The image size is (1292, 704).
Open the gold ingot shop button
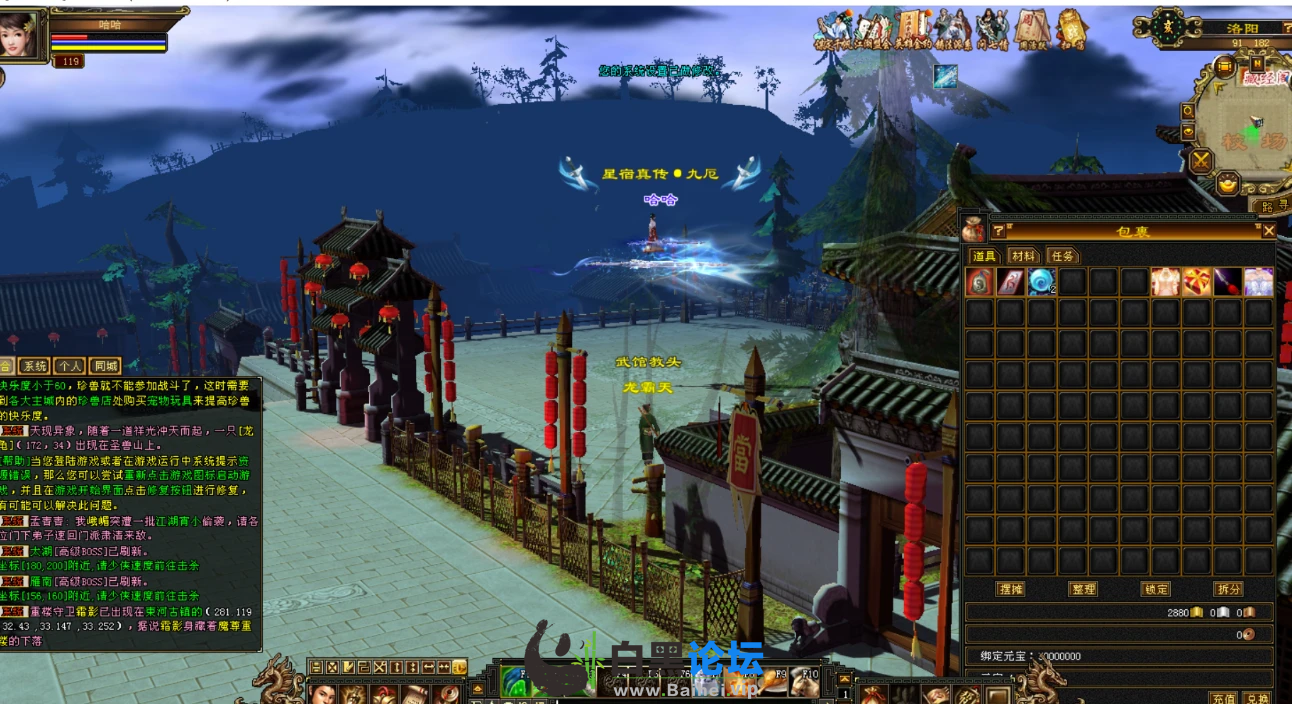(1228, 184)
